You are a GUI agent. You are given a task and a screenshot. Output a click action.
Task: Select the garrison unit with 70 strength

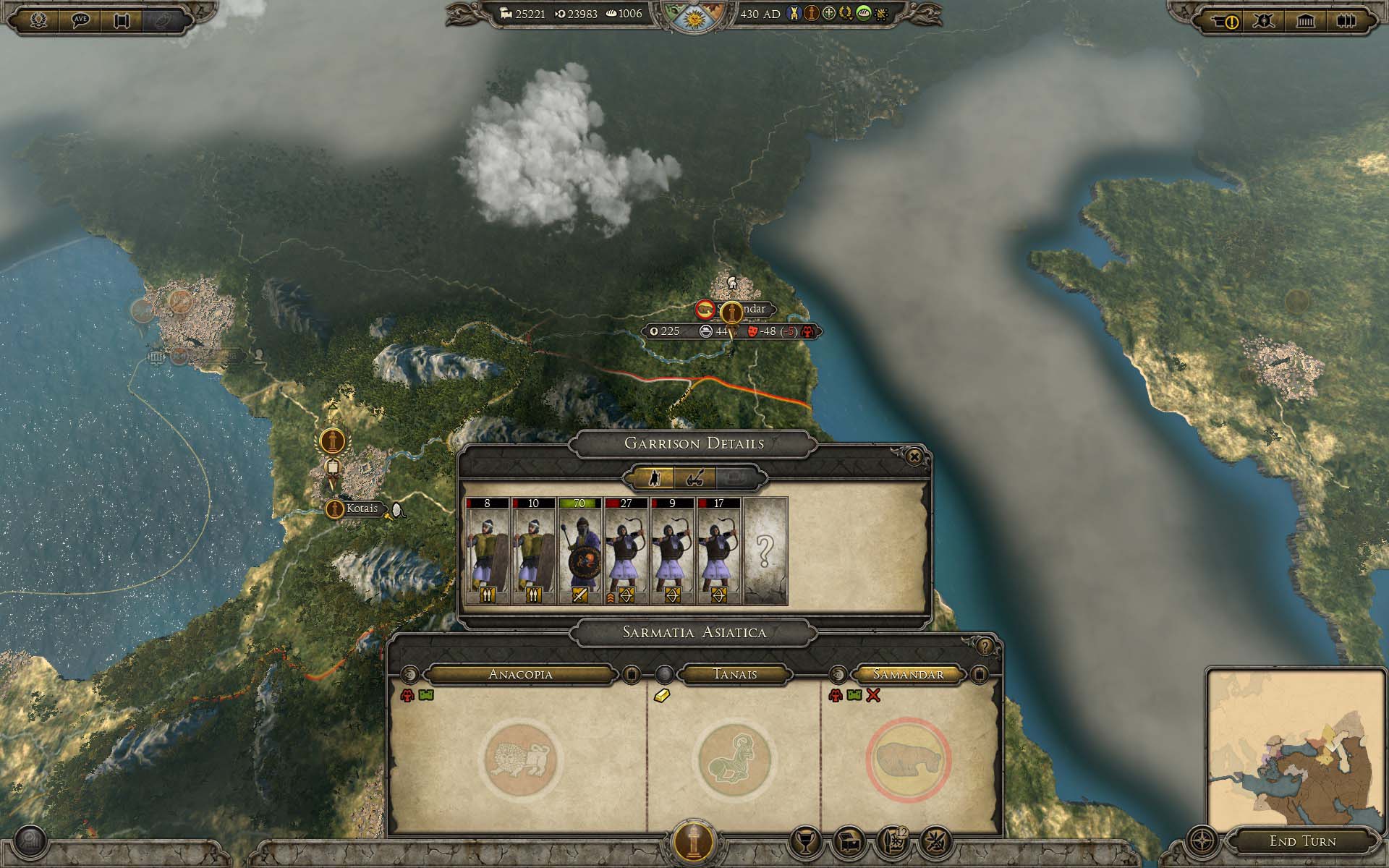pyautogui.click(x=579, y=551)
